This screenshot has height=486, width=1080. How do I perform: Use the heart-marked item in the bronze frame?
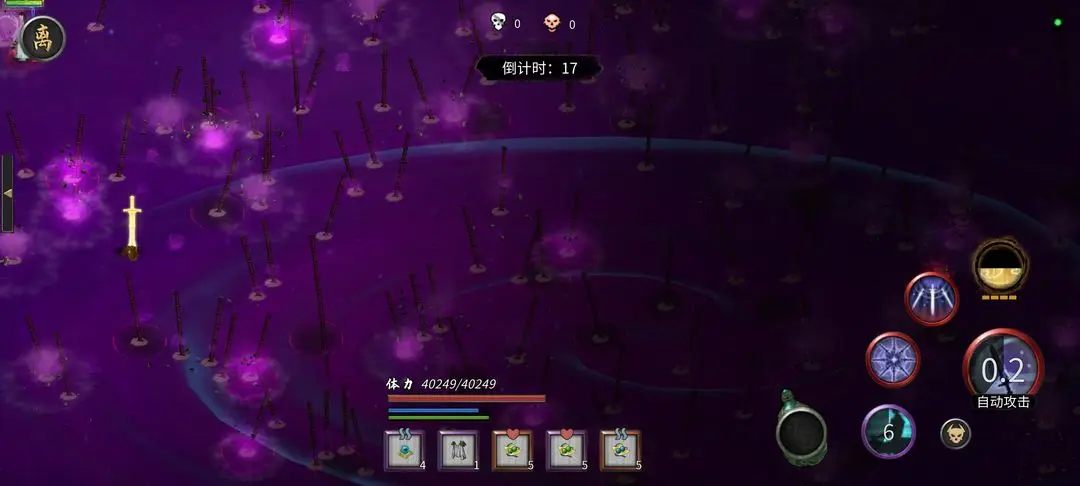pyautogui.click(x=512, y=450)
